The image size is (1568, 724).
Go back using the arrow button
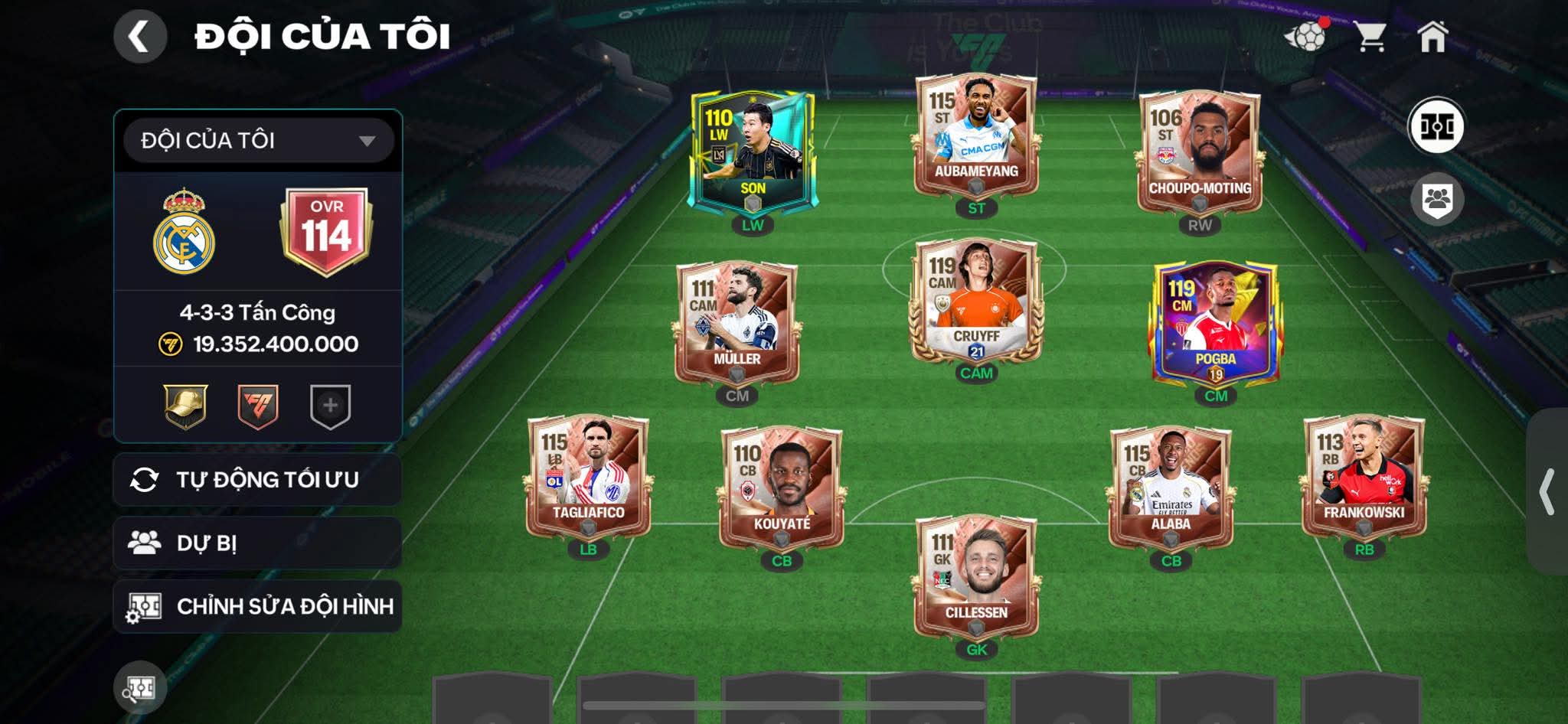(140, 36)
